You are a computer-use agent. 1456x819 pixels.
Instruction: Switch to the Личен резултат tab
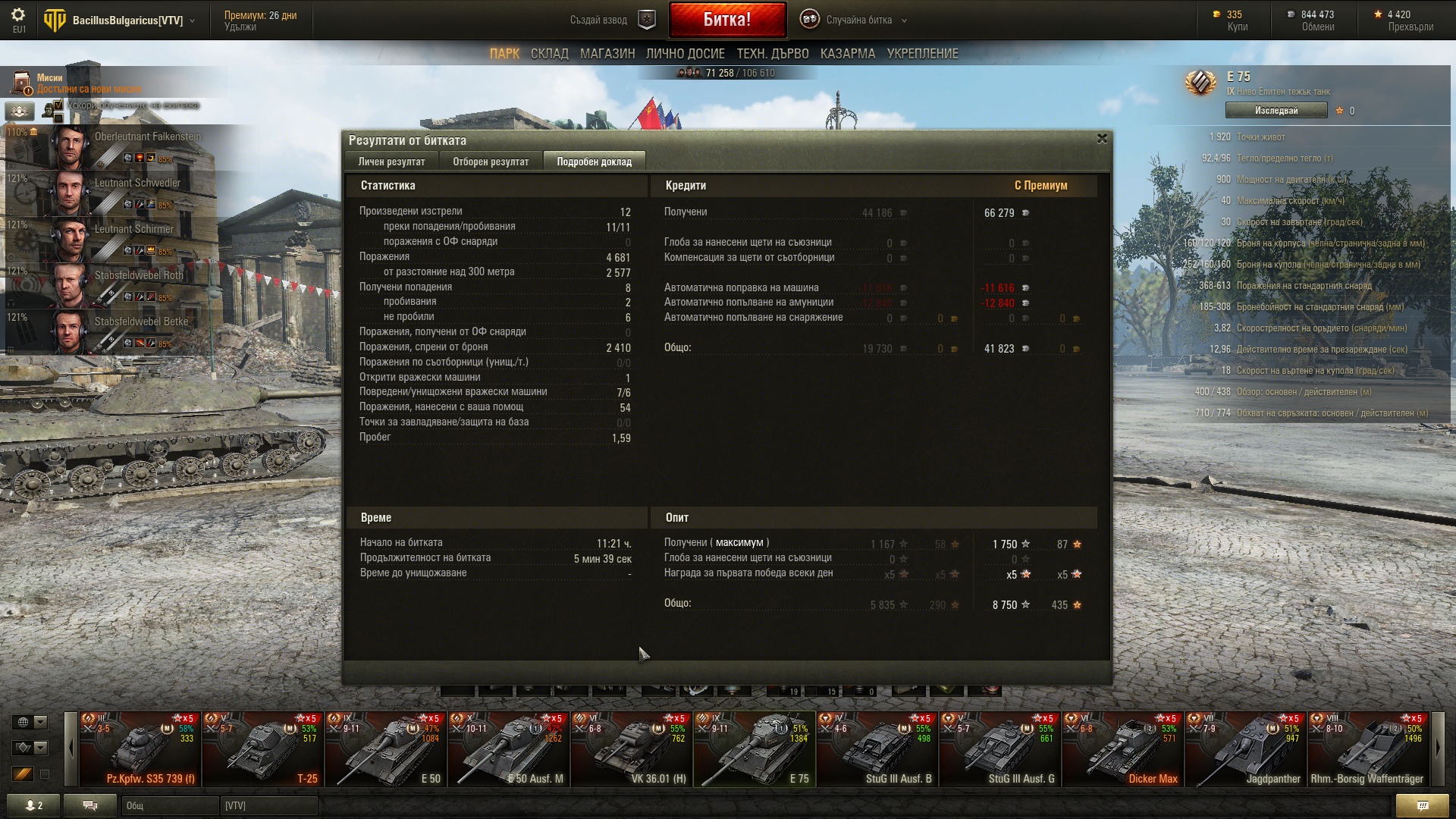coord(391,162)
